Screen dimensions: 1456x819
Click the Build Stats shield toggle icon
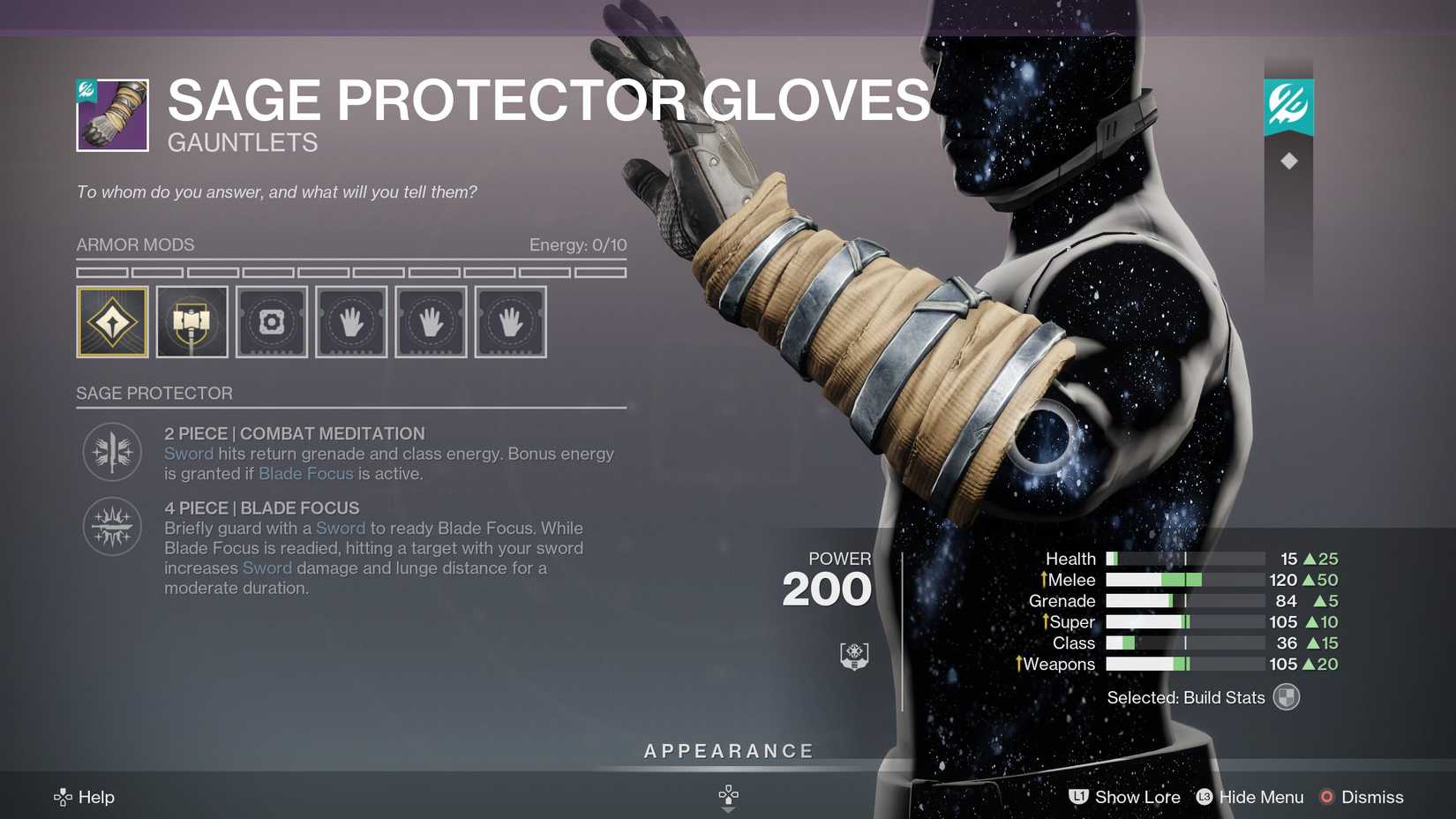point(1287,696)
